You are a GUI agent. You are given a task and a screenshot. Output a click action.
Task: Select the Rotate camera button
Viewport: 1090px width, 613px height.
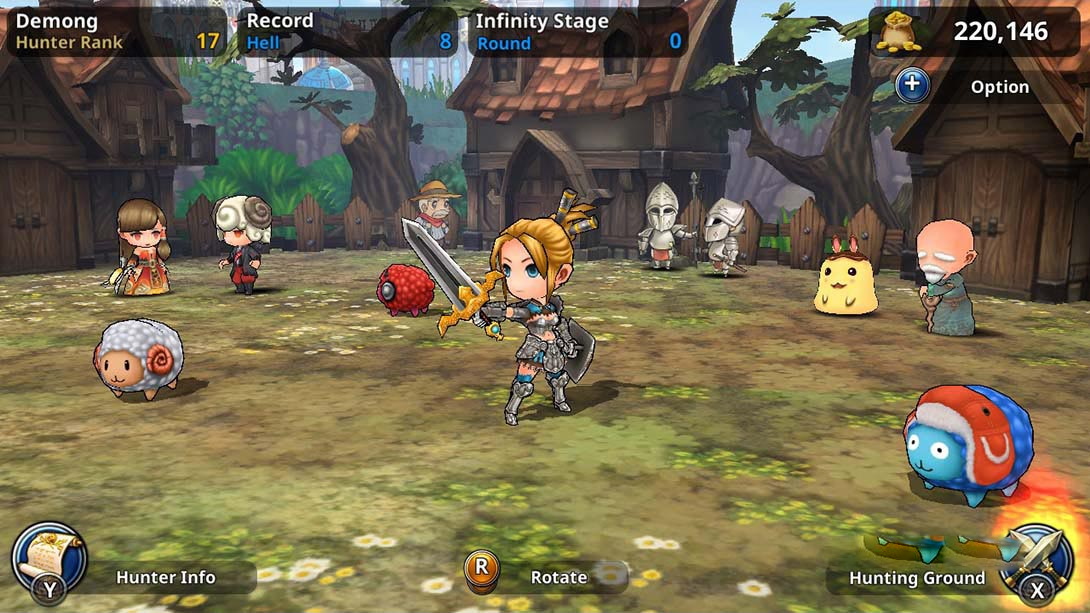pyautogui.click(x=482, y=570)
